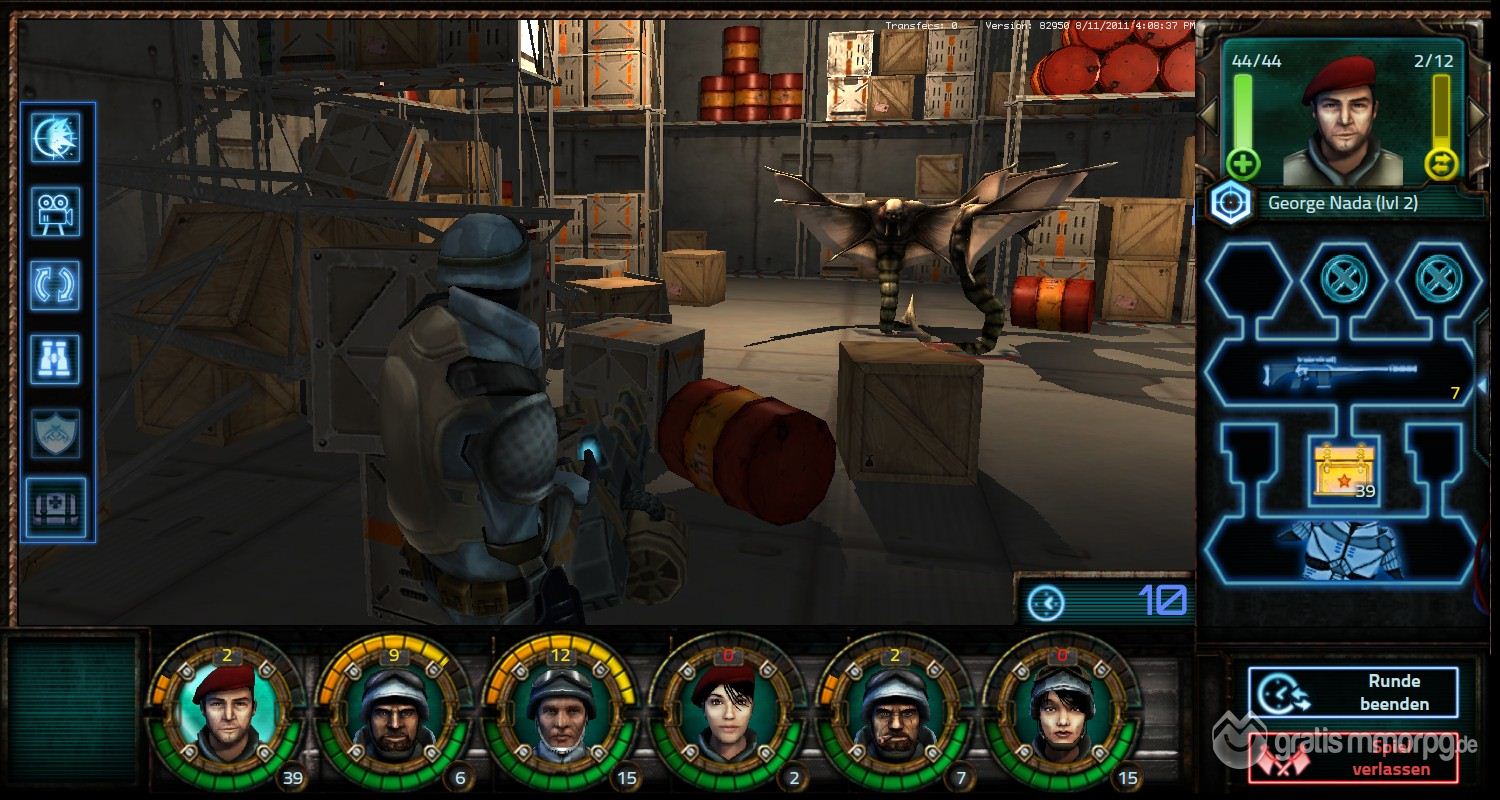
Task: Toggle the shield with crossed guns icon
Action: point(56,432)
